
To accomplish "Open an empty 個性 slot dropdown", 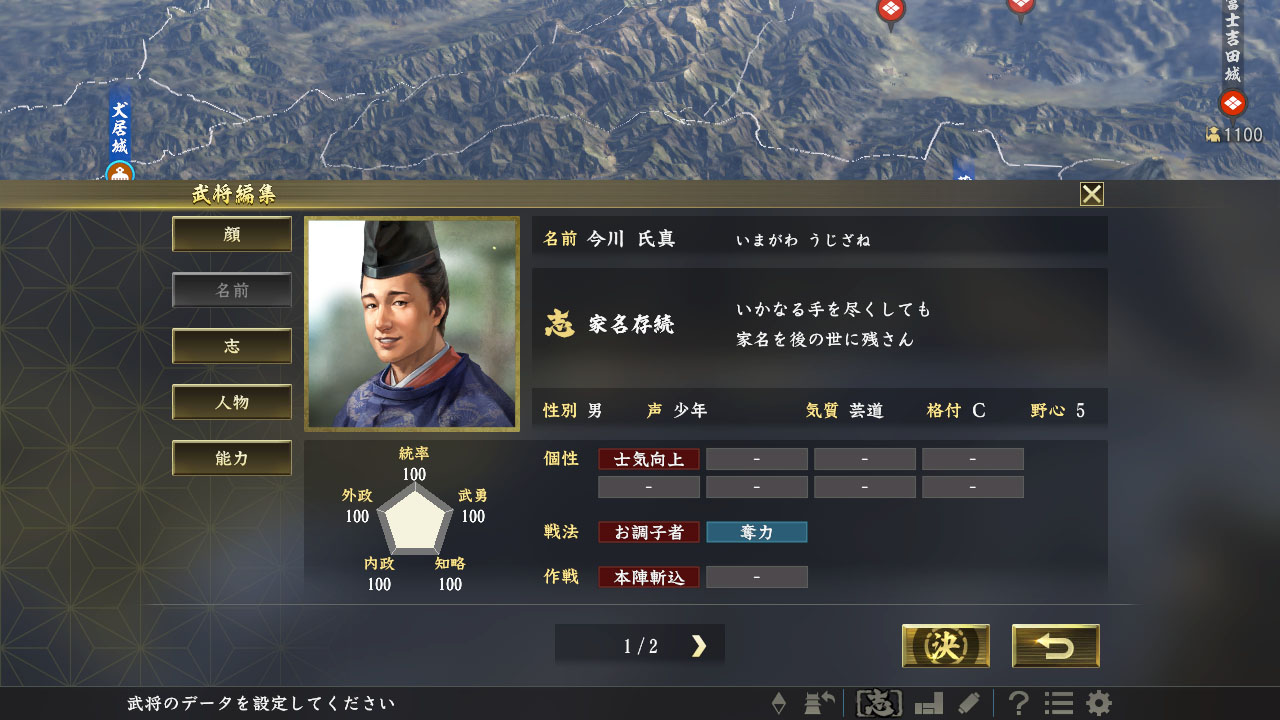I will [757, 459].
